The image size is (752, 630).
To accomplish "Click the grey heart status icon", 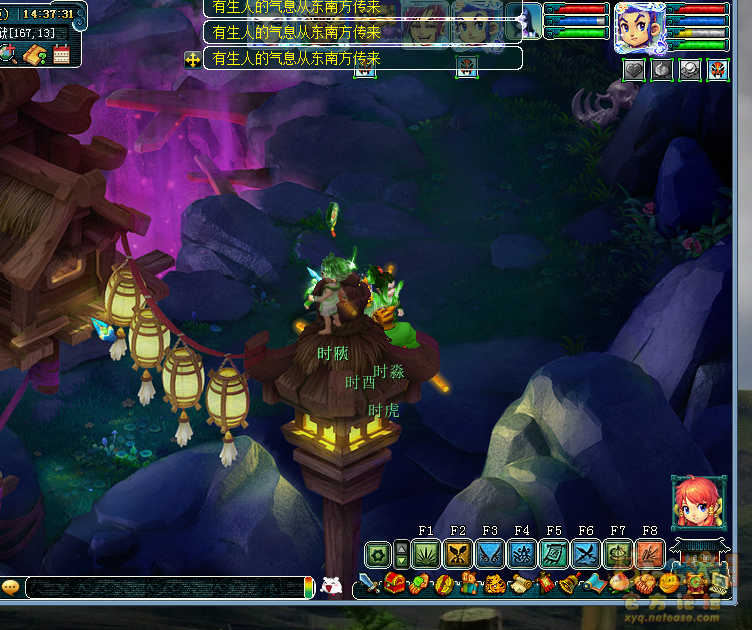I will [x=633, y=70].
